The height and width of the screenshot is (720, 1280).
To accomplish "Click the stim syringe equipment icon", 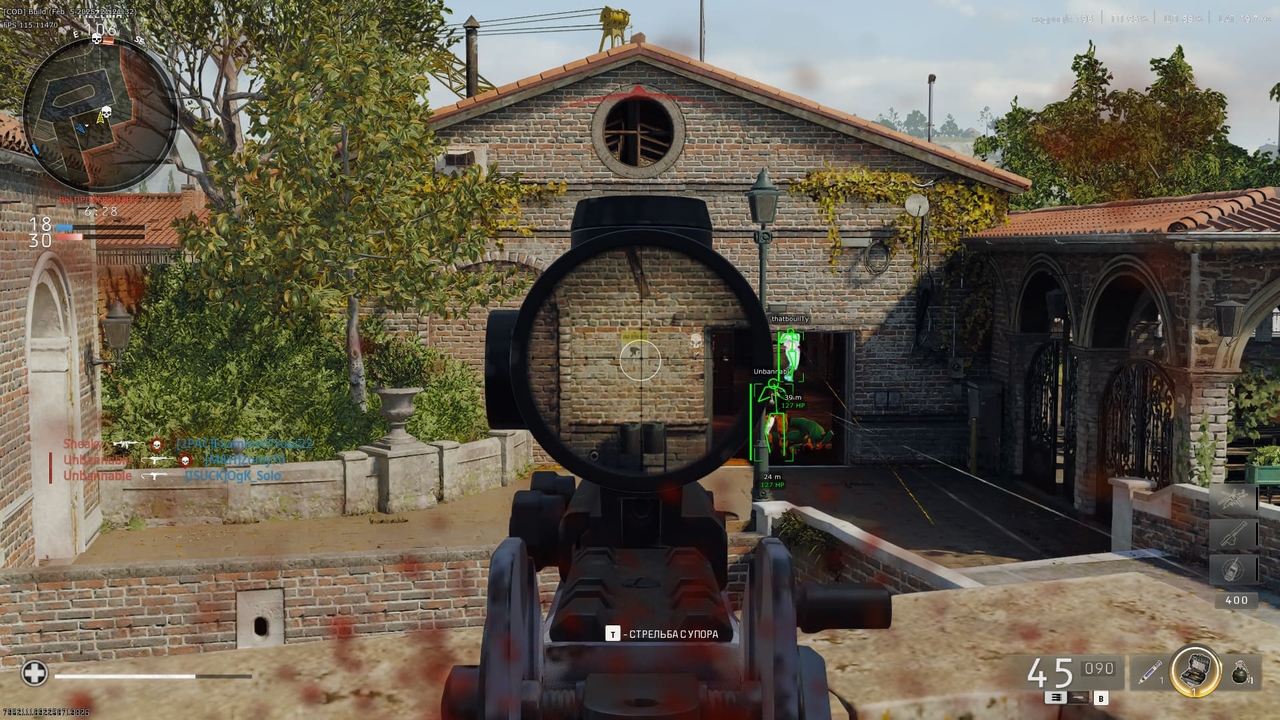I will [x=1148, y=671].
